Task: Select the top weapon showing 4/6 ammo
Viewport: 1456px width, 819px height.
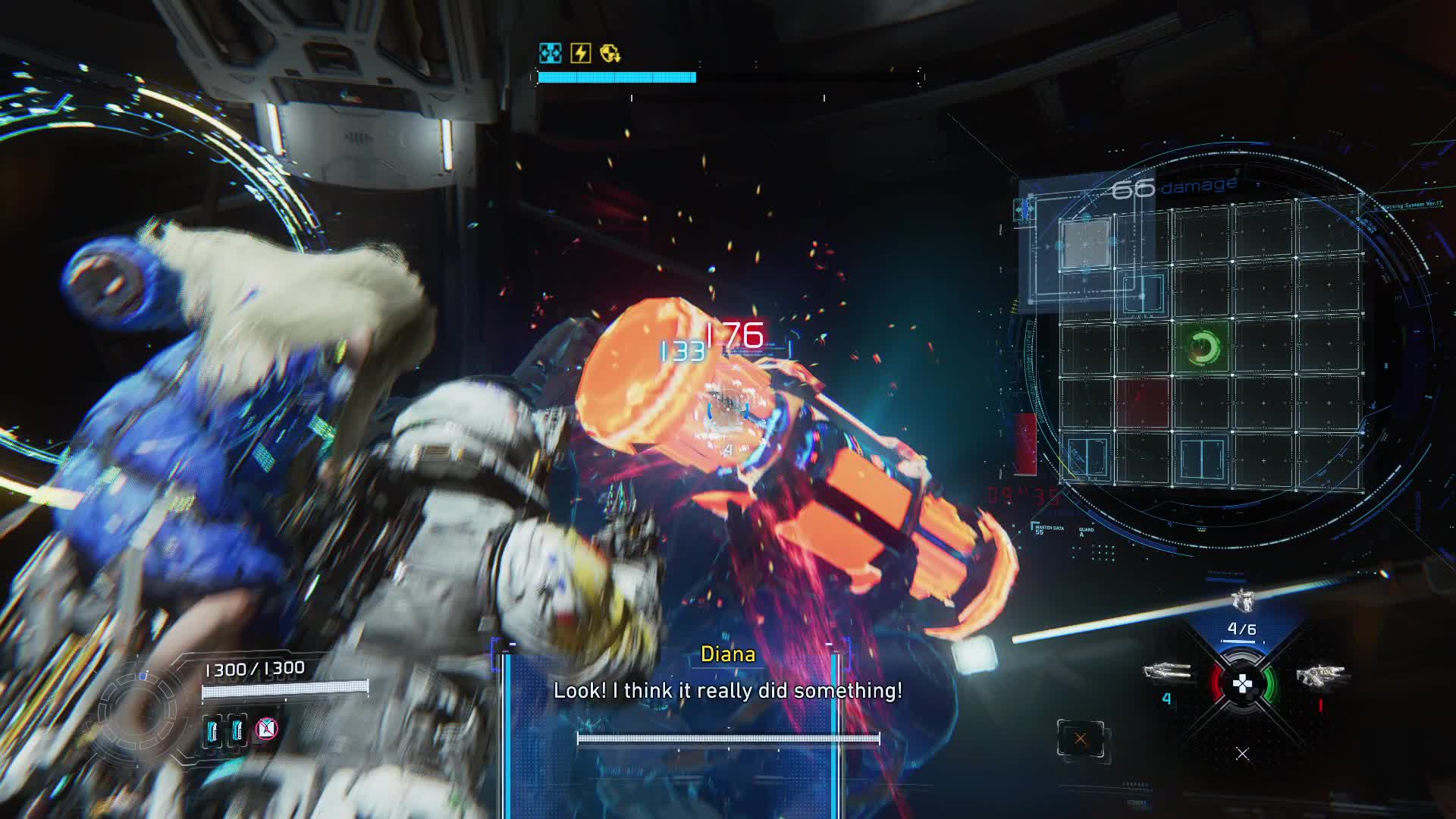Action: tap(1241, 603)
